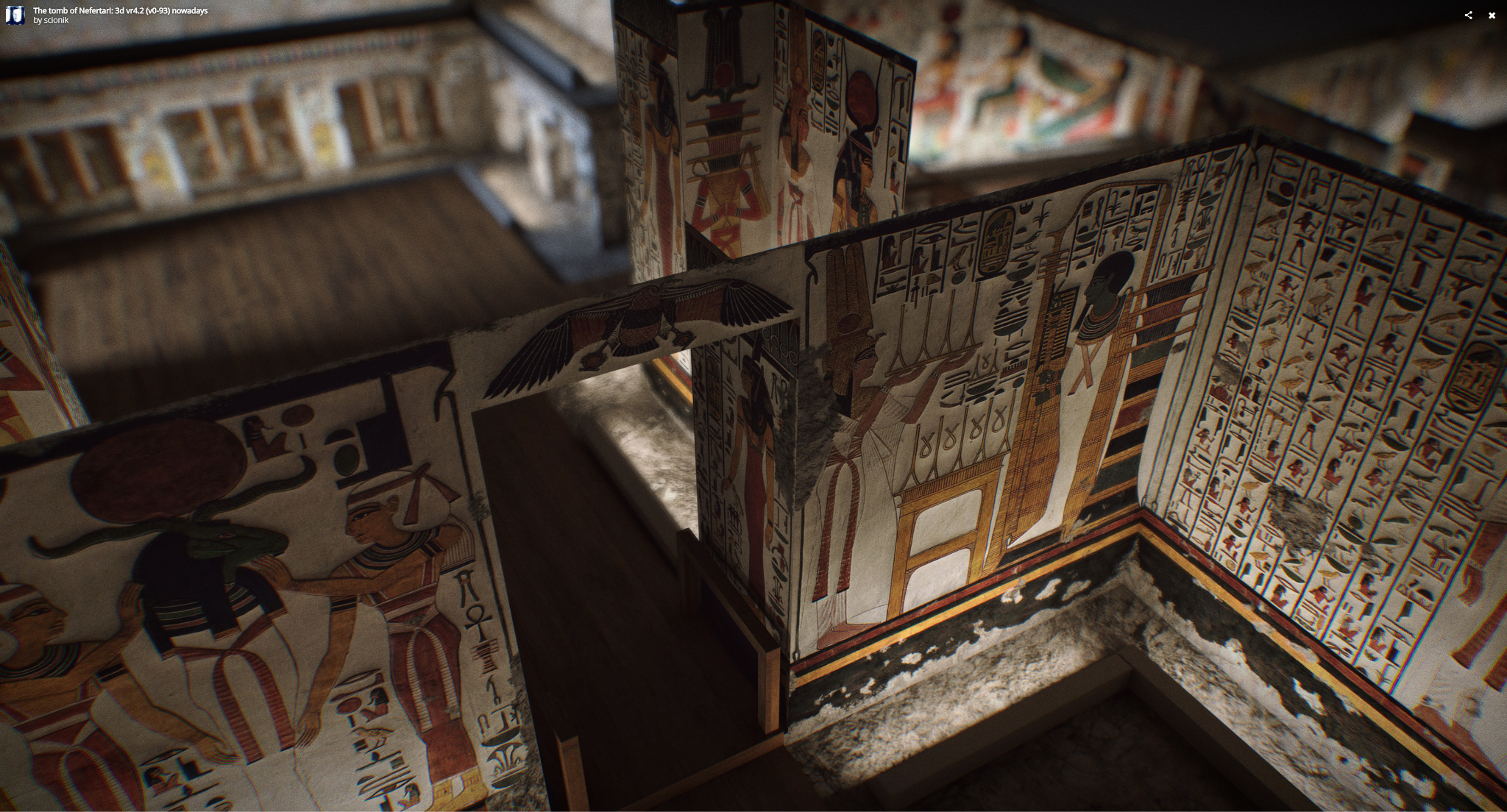Screen dimensions: 1507x812
Task: Visit author scionik's profile link
Action: point(56,21)
